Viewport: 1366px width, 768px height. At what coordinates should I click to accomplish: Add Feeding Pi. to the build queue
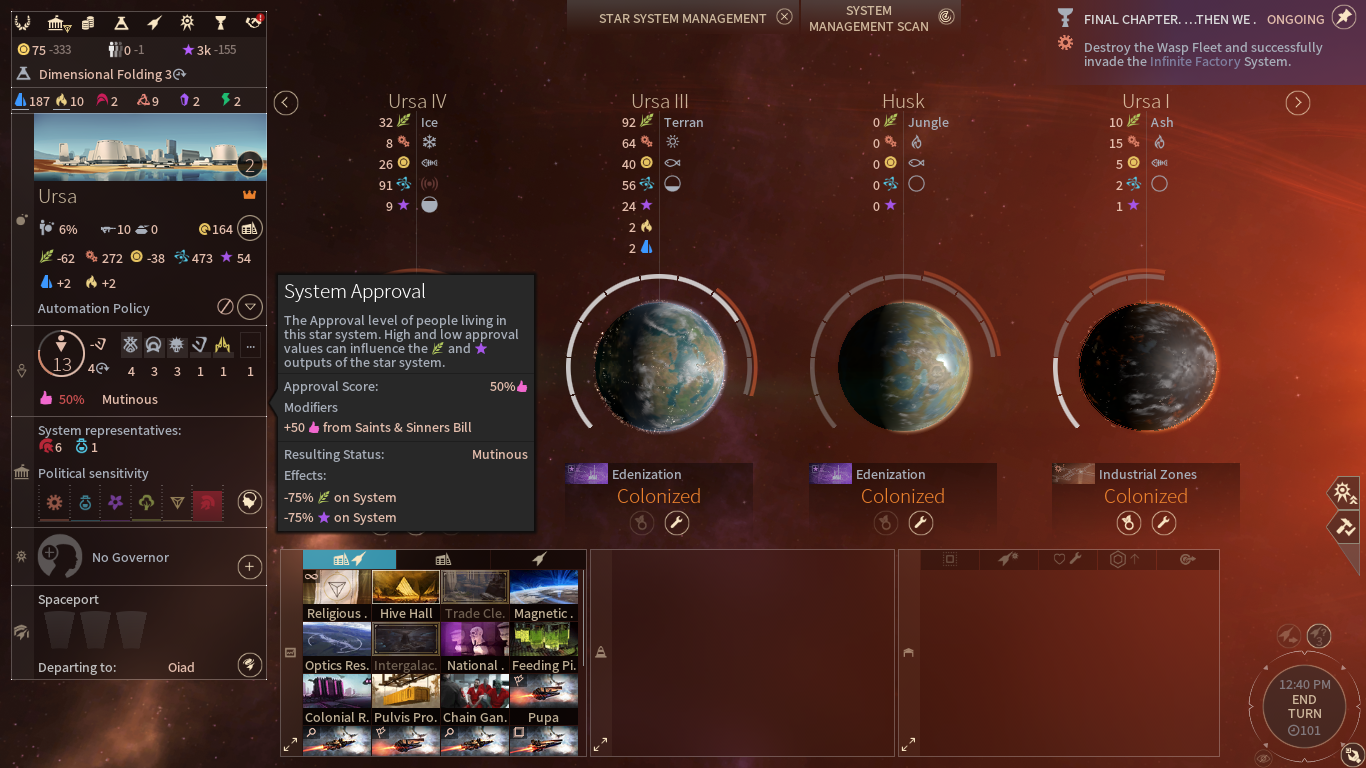click(544, 647)
